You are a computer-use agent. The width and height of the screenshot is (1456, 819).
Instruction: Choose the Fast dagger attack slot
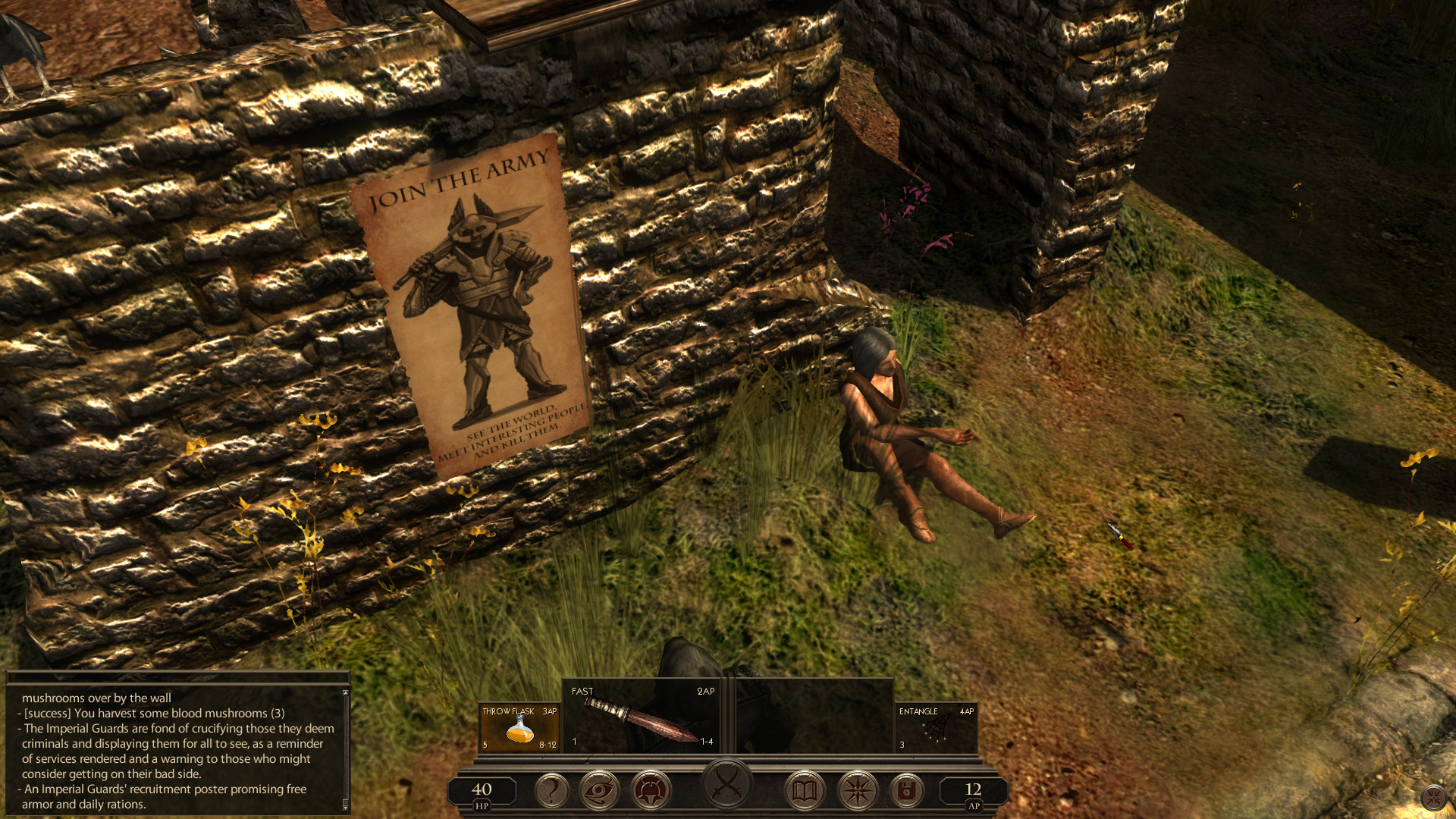click(643, 717)
